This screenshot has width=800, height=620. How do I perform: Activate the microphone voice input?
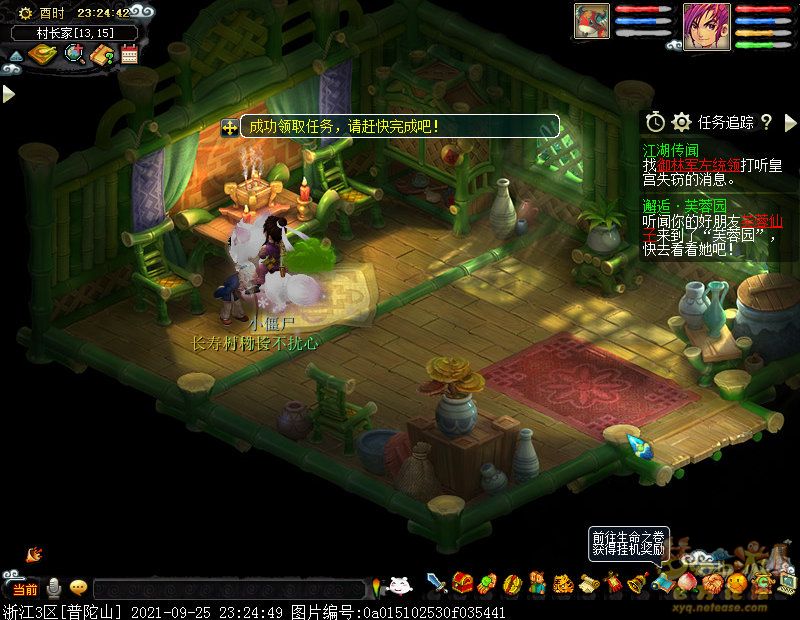54,588
